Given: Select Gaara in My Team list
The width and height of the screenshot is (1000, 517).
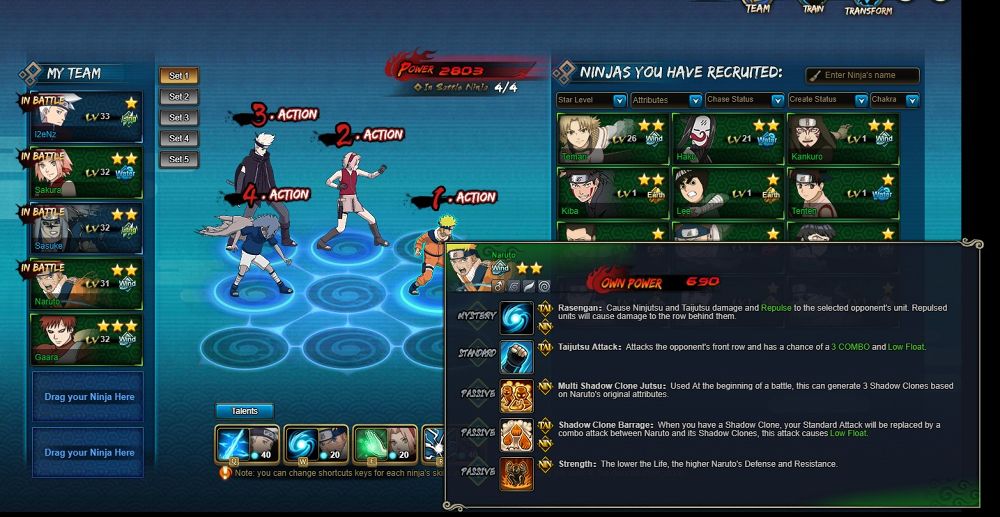Looking at the screenshot, I should coord(86,340).
